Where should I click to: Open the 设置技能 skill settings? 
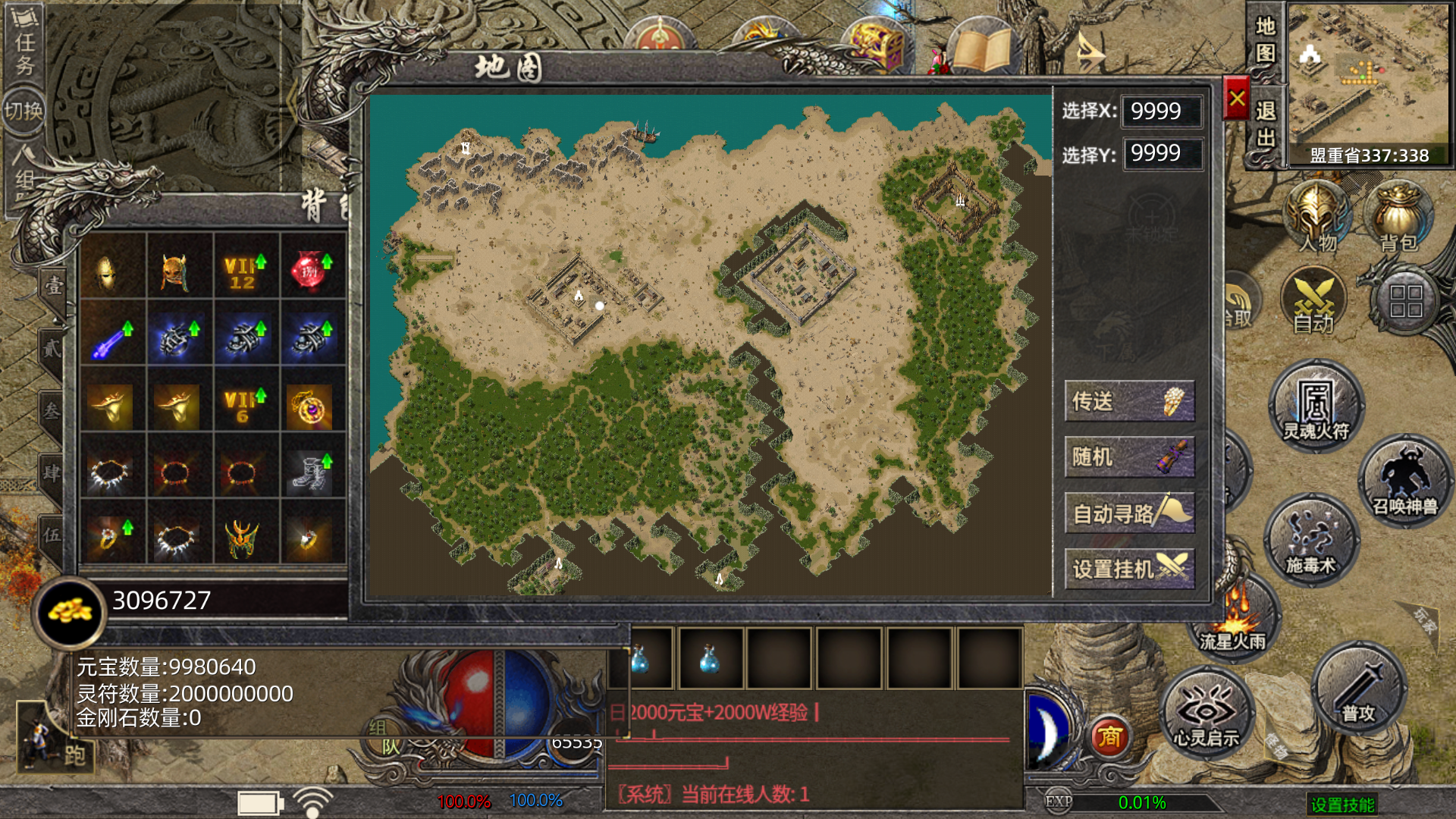pyautogui.click(x=1342, y=805)
